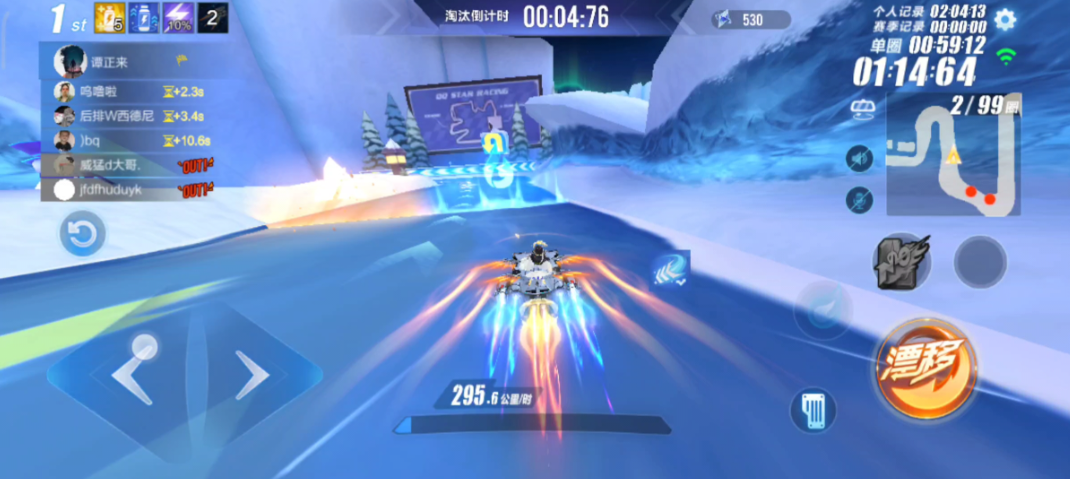Tap the circular reset arrow button
The width and height of the screenshot is (1070, 479).
tap(82, 236)
